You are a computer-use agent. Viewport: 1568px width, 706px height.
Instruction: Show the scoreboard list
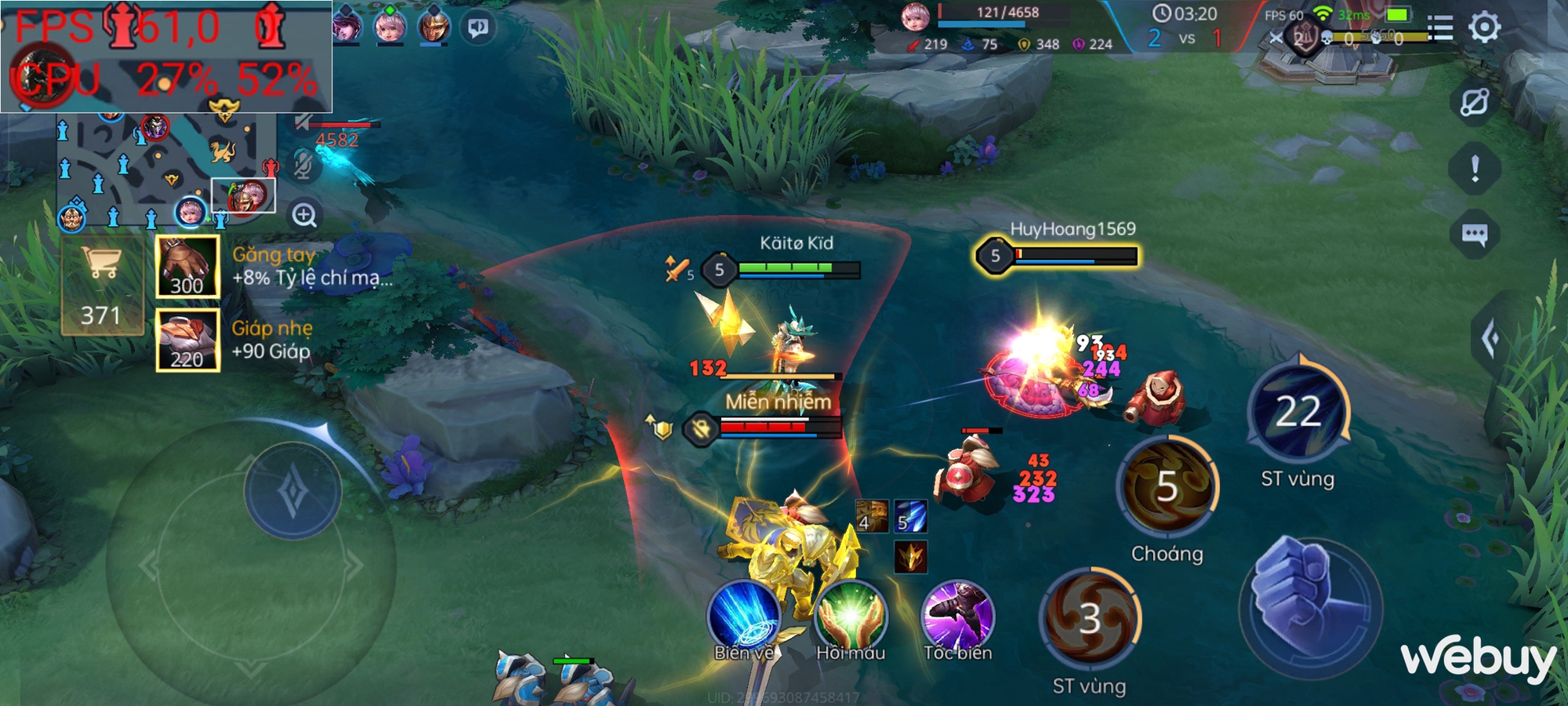(x=1439, y=28)
